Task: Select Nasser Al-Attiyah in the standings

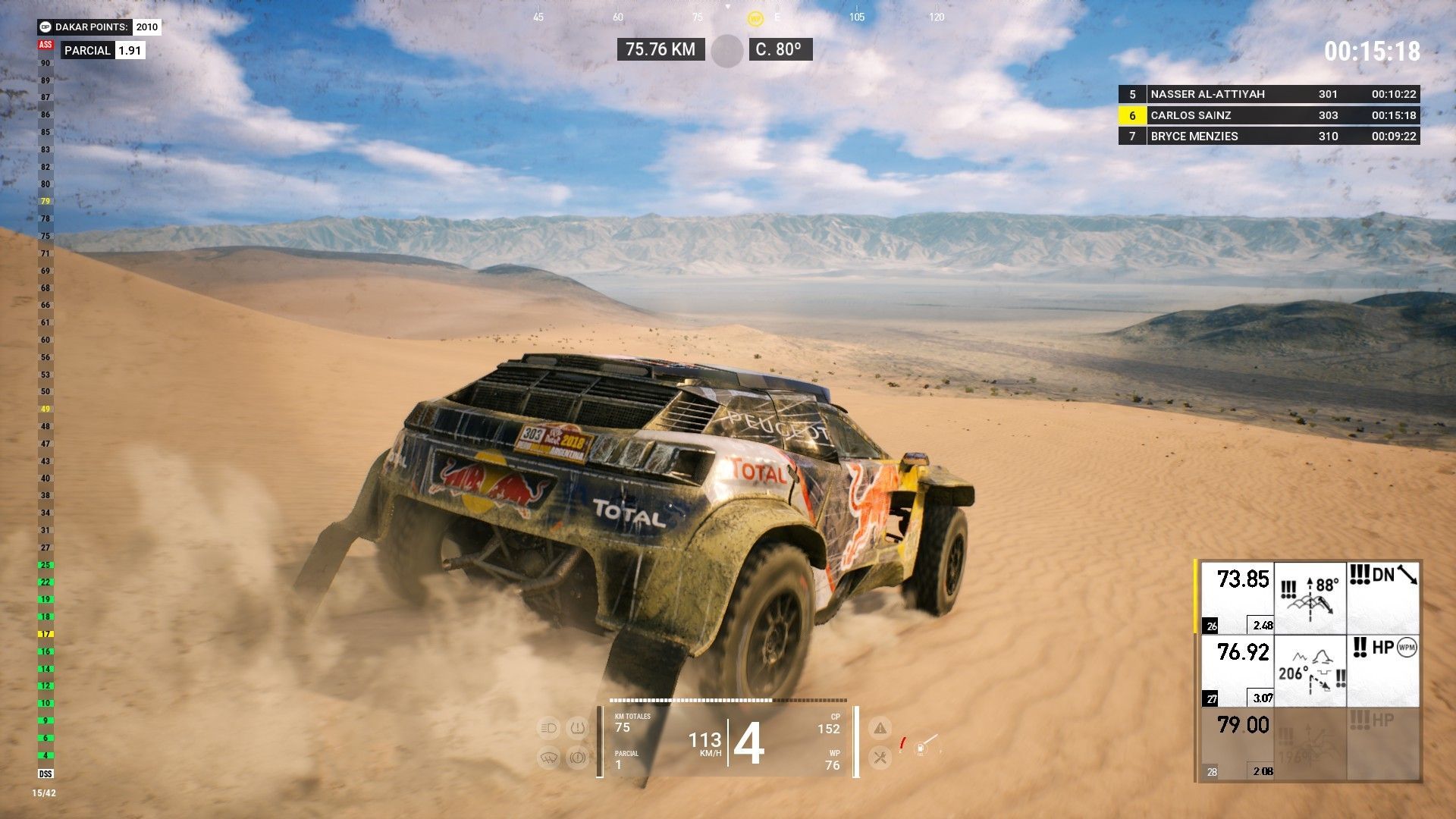Action: tap(1269, 94)
